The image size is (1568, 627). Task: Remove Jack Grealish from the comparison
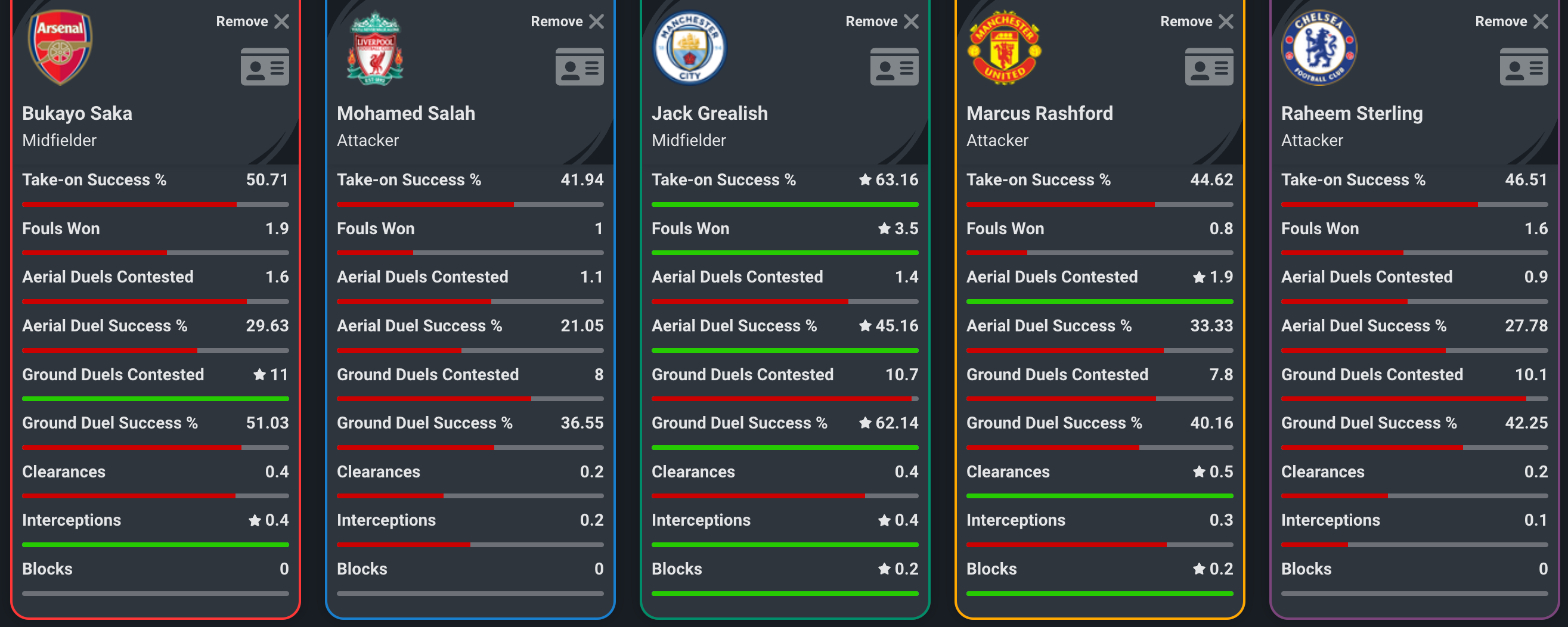[x=881, y=21]
